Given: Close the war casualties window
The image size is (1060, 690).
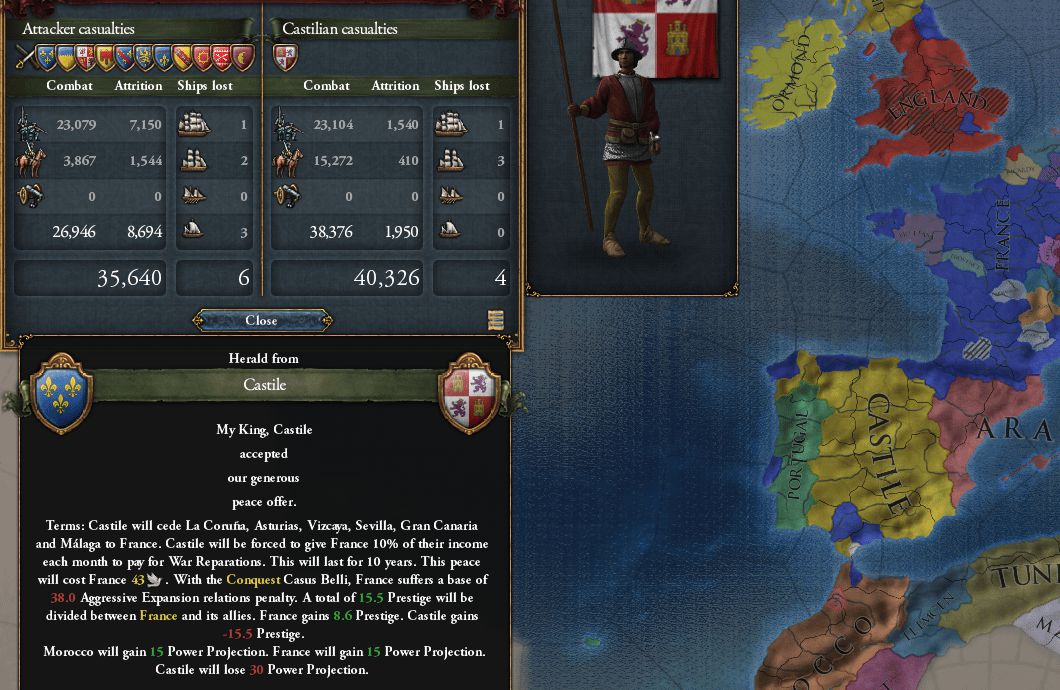Looking at the screenshot, I should point(260,320).
